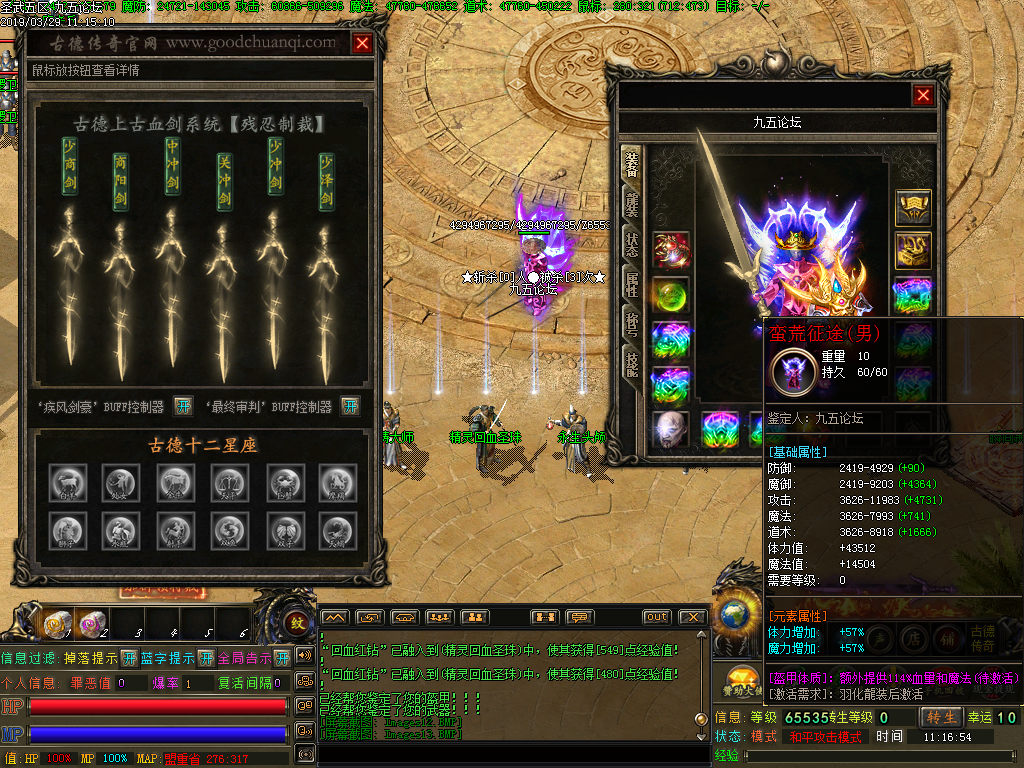Toggle the 全局告示 global announcement switch

[x=281, y=657]
